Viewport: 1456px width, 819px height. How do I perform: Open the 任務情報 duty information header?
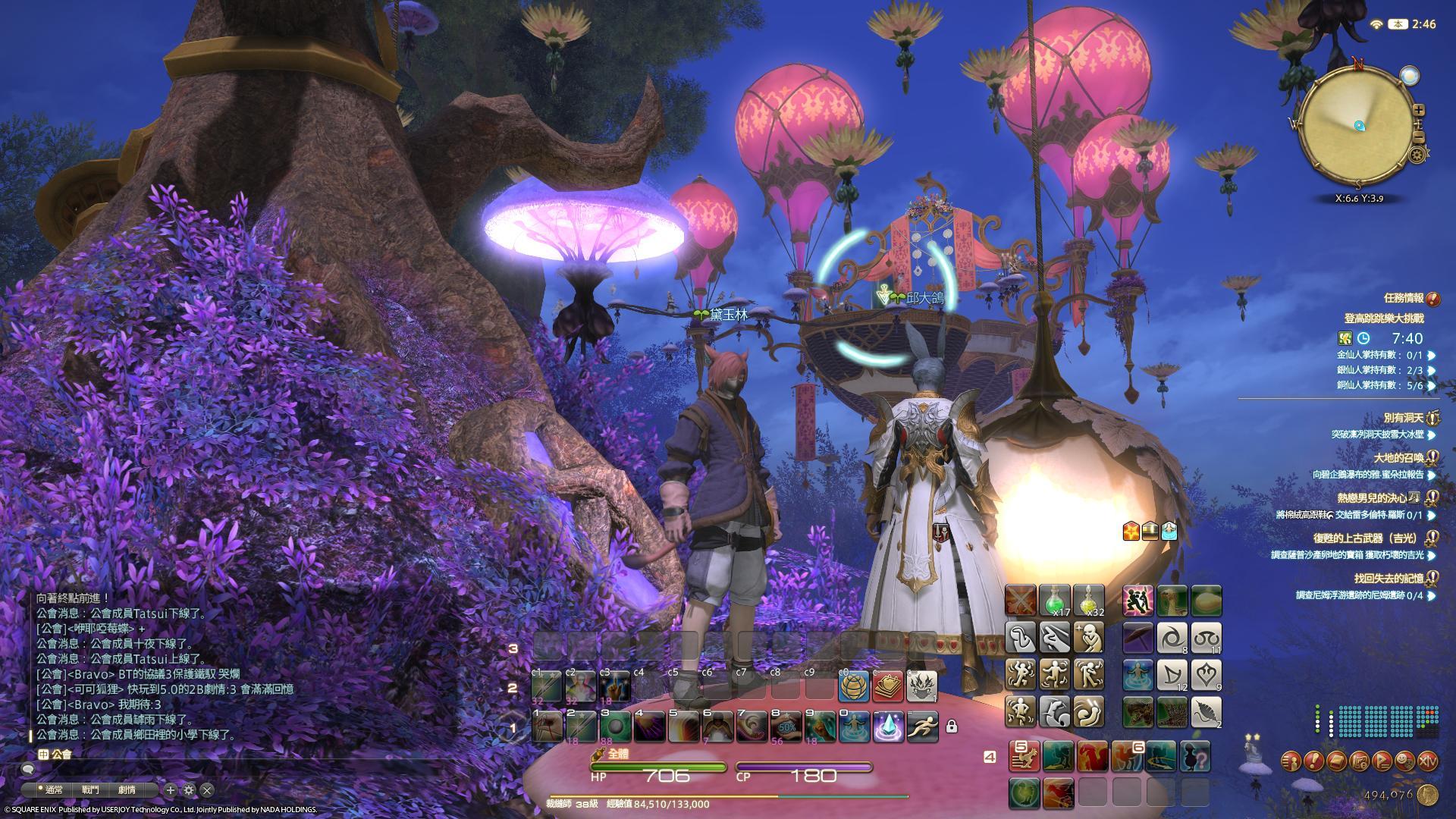click(1403, 299)
